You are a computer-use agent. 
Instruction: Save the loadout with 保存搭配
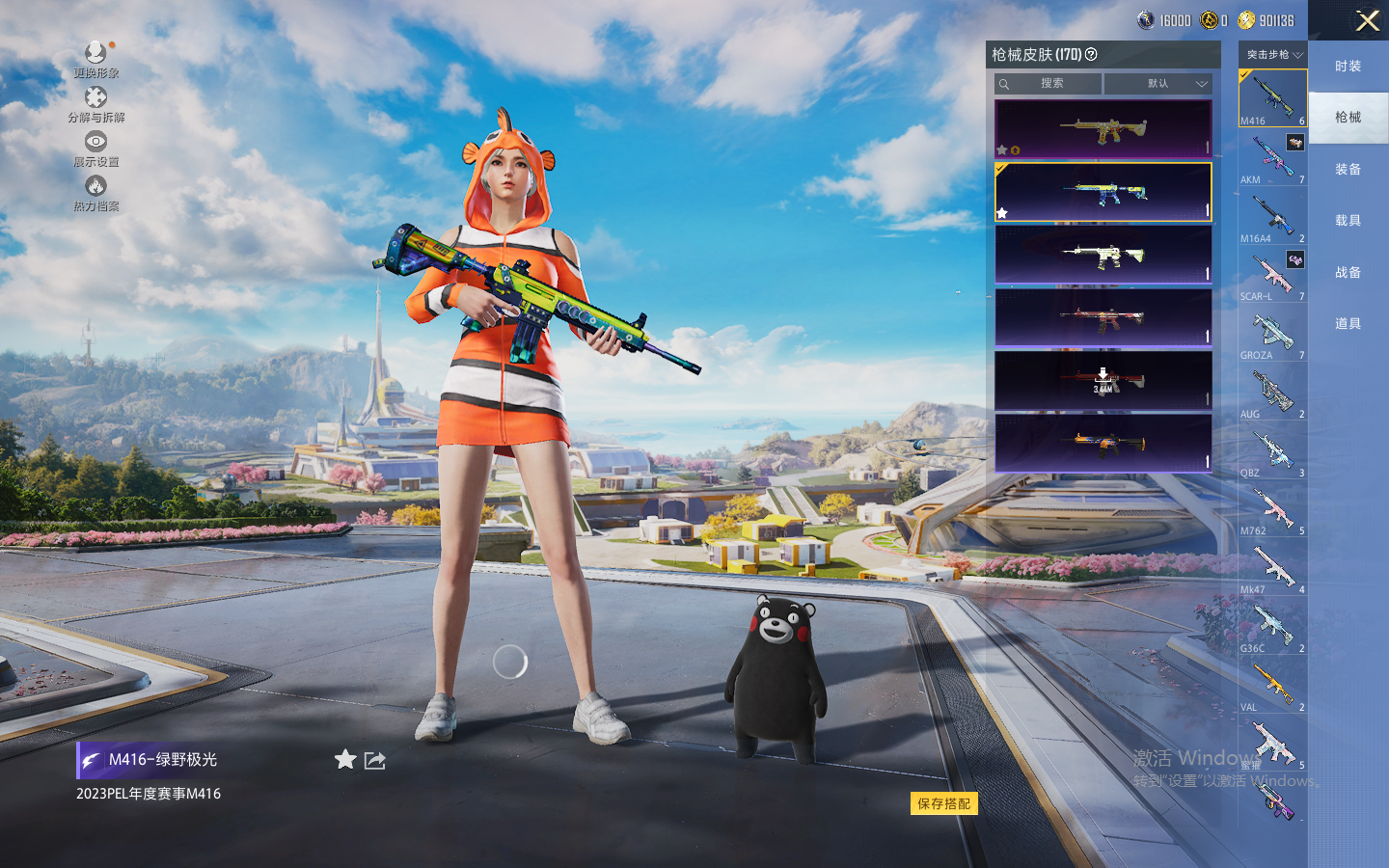[943, 803]
